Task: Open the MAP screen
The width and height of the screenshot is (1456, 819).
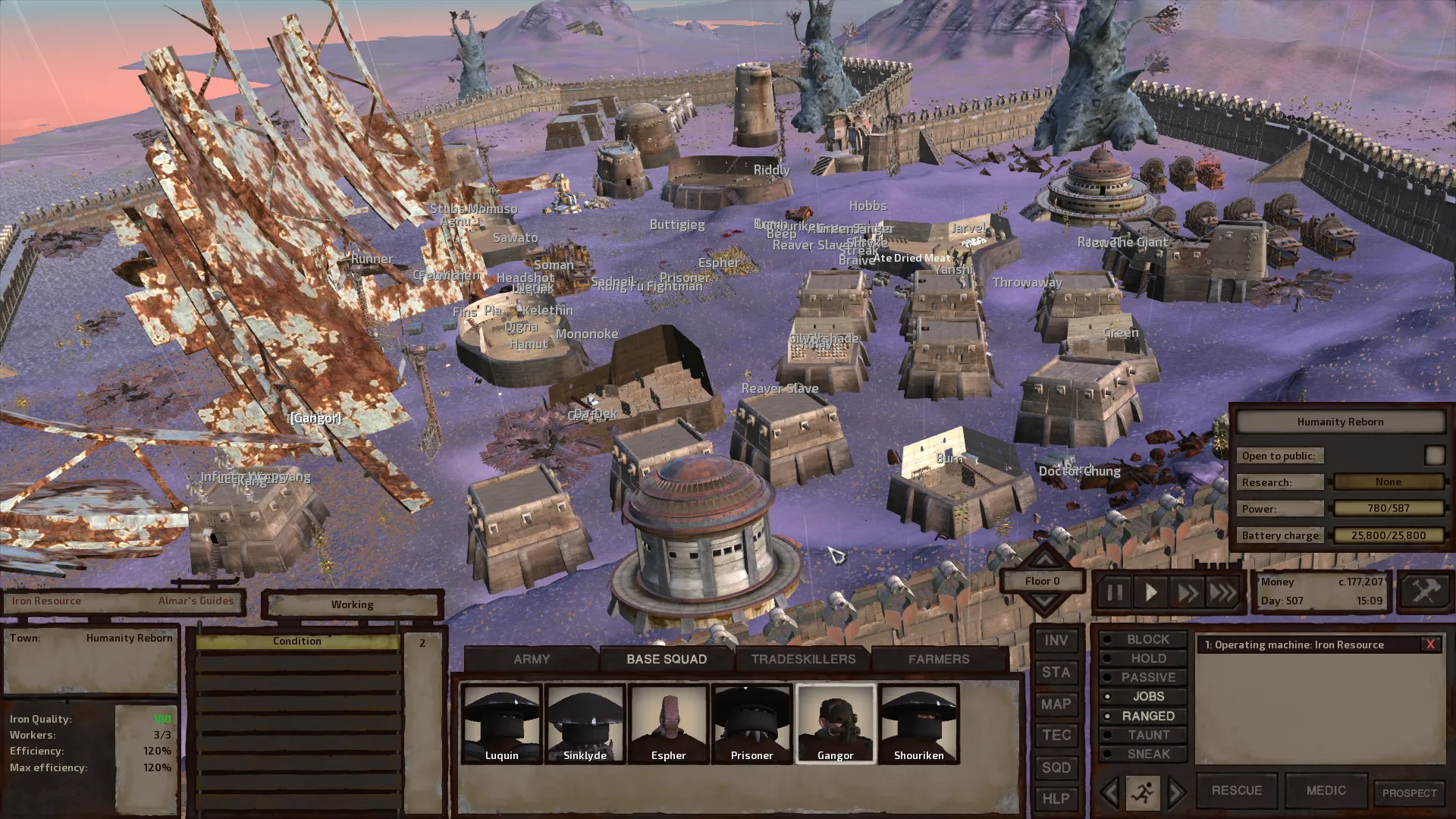Action: click(x=1056, y=704)
